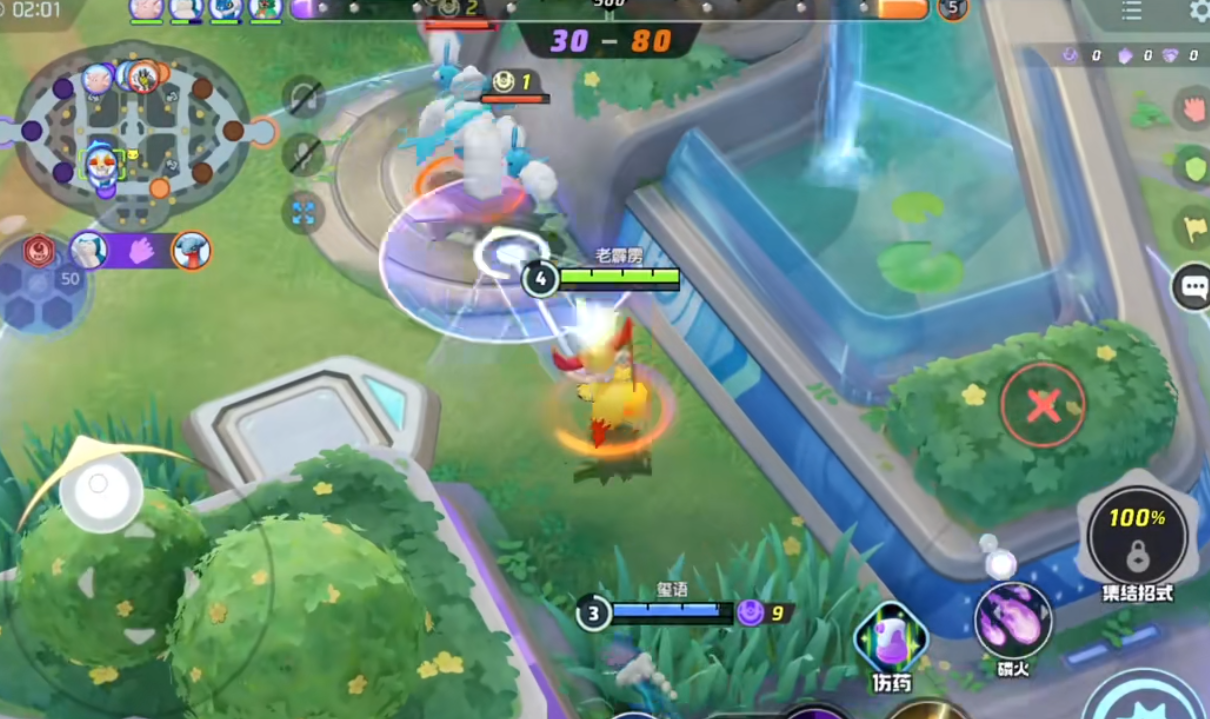Open the quick chat speech bubble
This screenshot has height=719, width=1210.
[x=1193, y=288]
